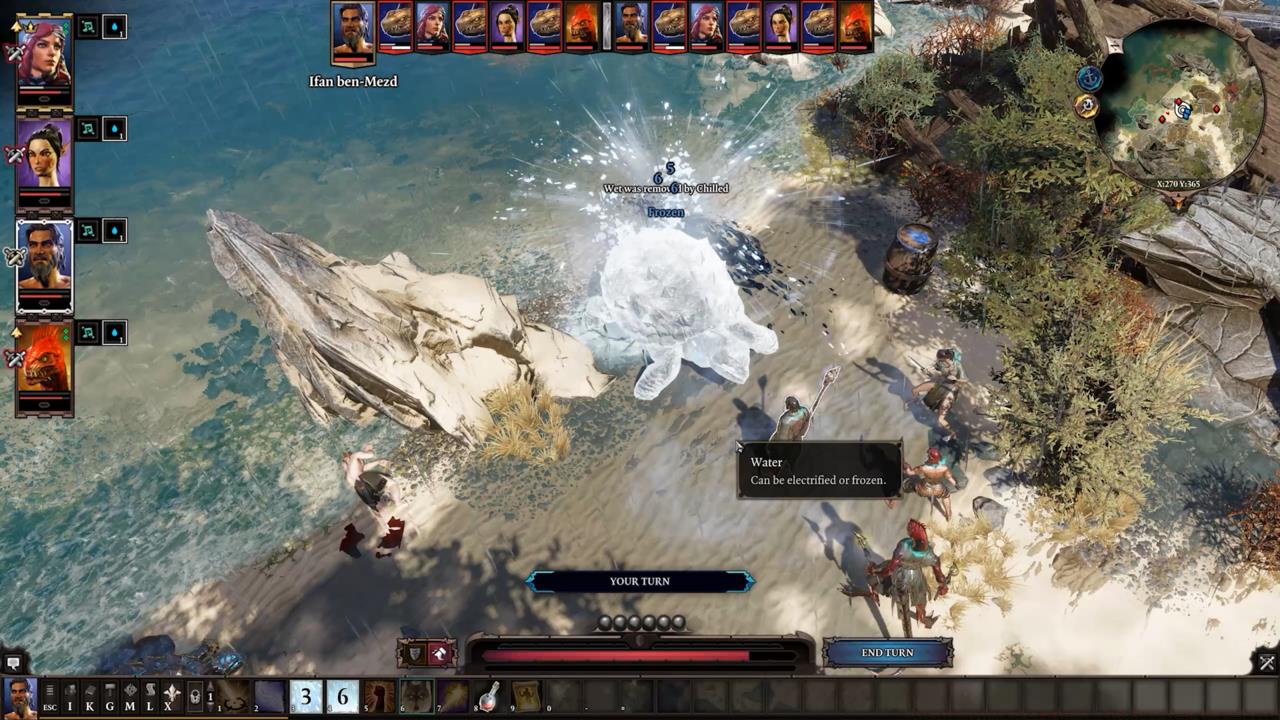This screenshot has width=1280, height=720.
Task: Open the inventory with the I button
Action: click(x=70, y=695)
